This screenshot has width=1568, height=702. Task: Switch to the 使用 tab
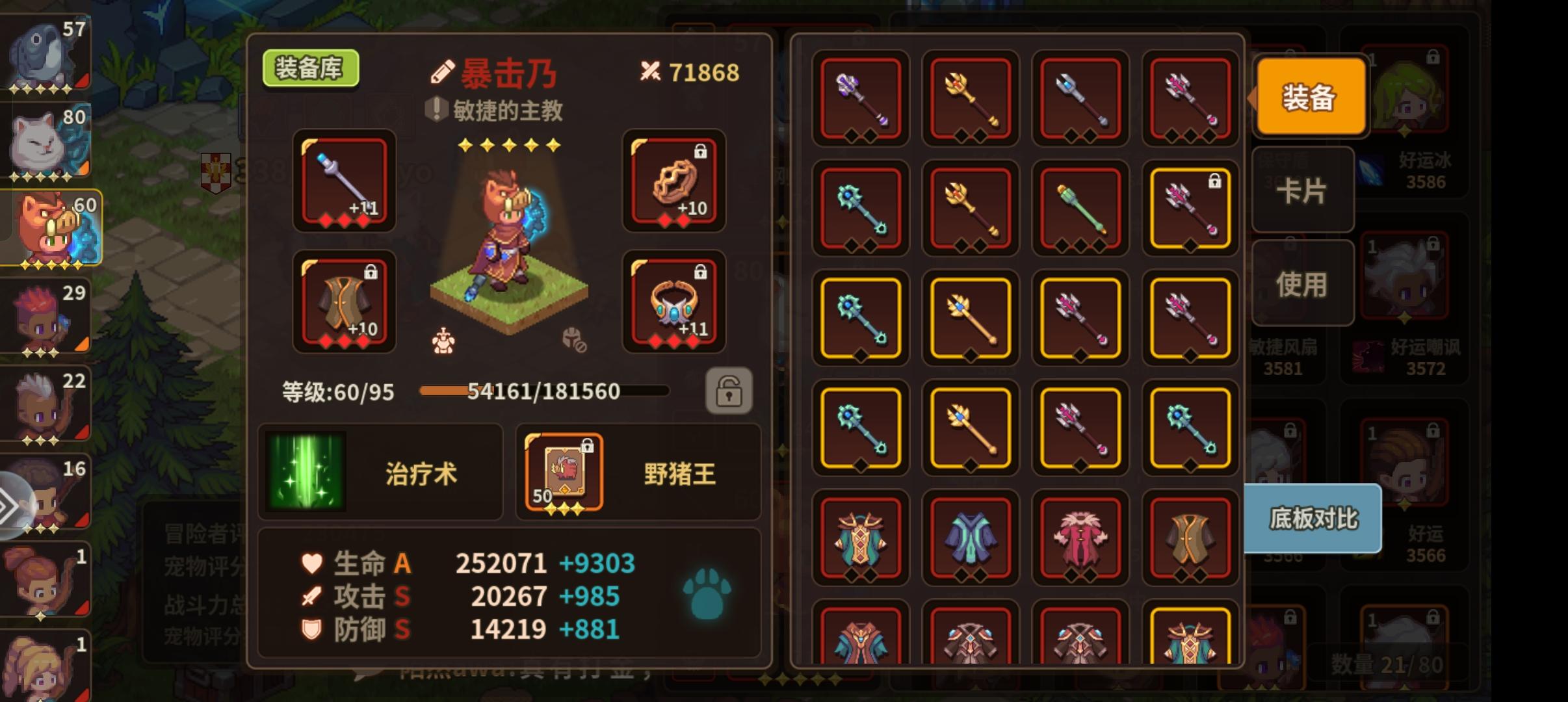(x=1303, y=282)
